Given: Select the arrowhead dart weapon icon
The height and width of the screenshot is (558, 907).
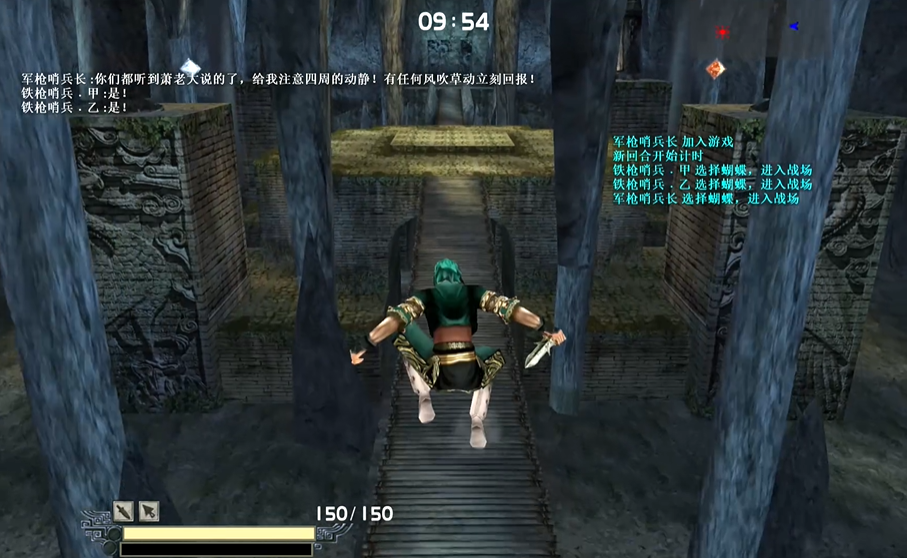Looking at the screenshot, I should click(148, 510).
